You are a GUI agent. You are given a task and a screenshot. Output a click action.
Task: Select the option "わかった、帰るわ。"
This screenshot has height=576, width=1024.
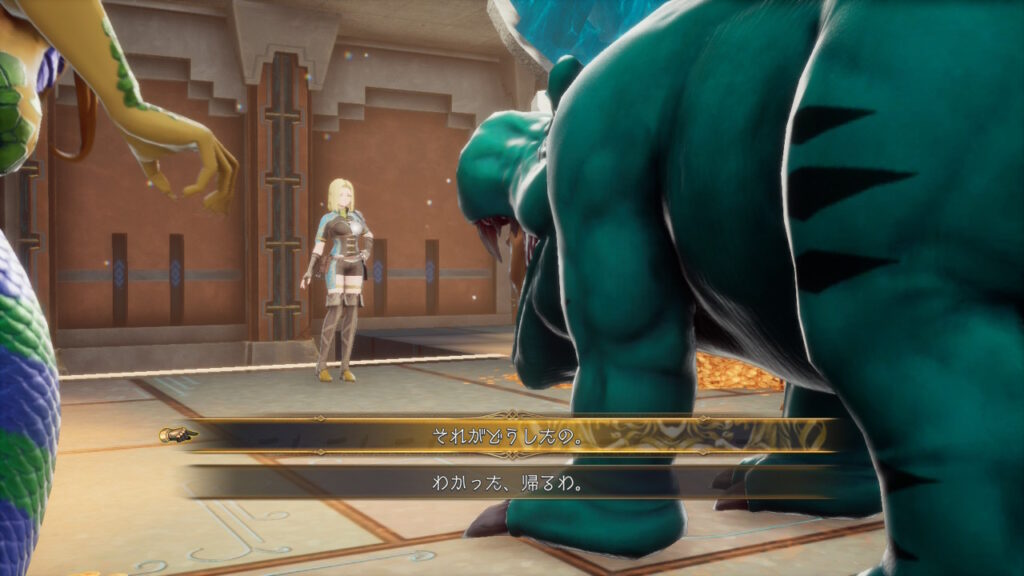pos(510,482)
